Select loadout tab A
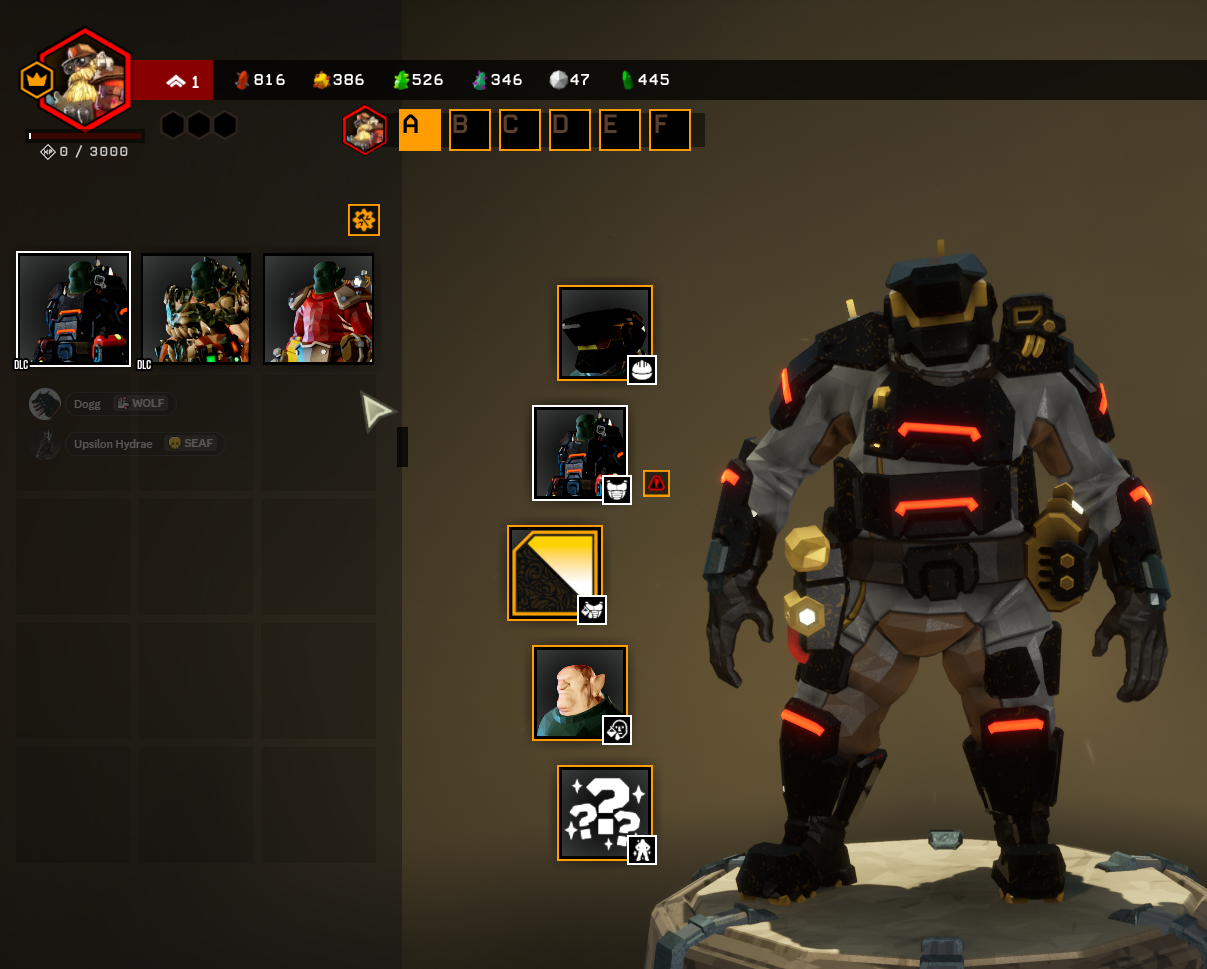 click(419, 130)
